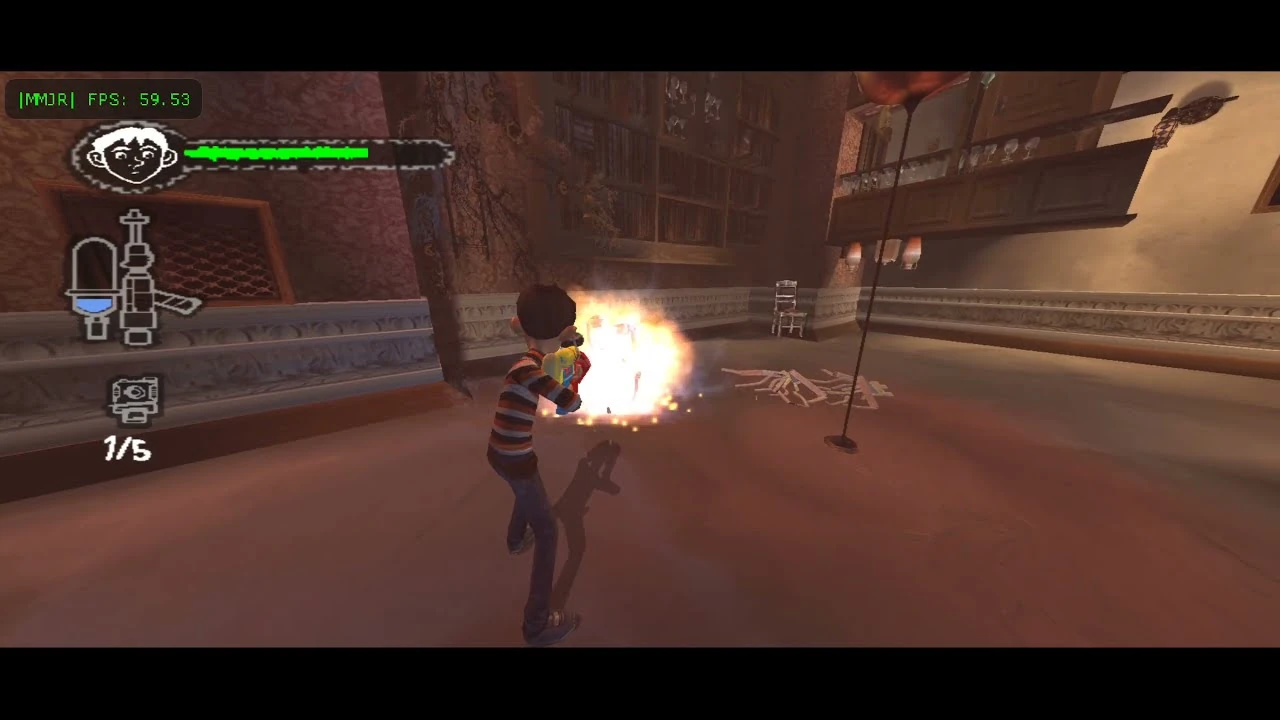The height and width of the screenshot is (720, 1280).
Task: Click the white chair against the far wall
Action: click(786, 305)
